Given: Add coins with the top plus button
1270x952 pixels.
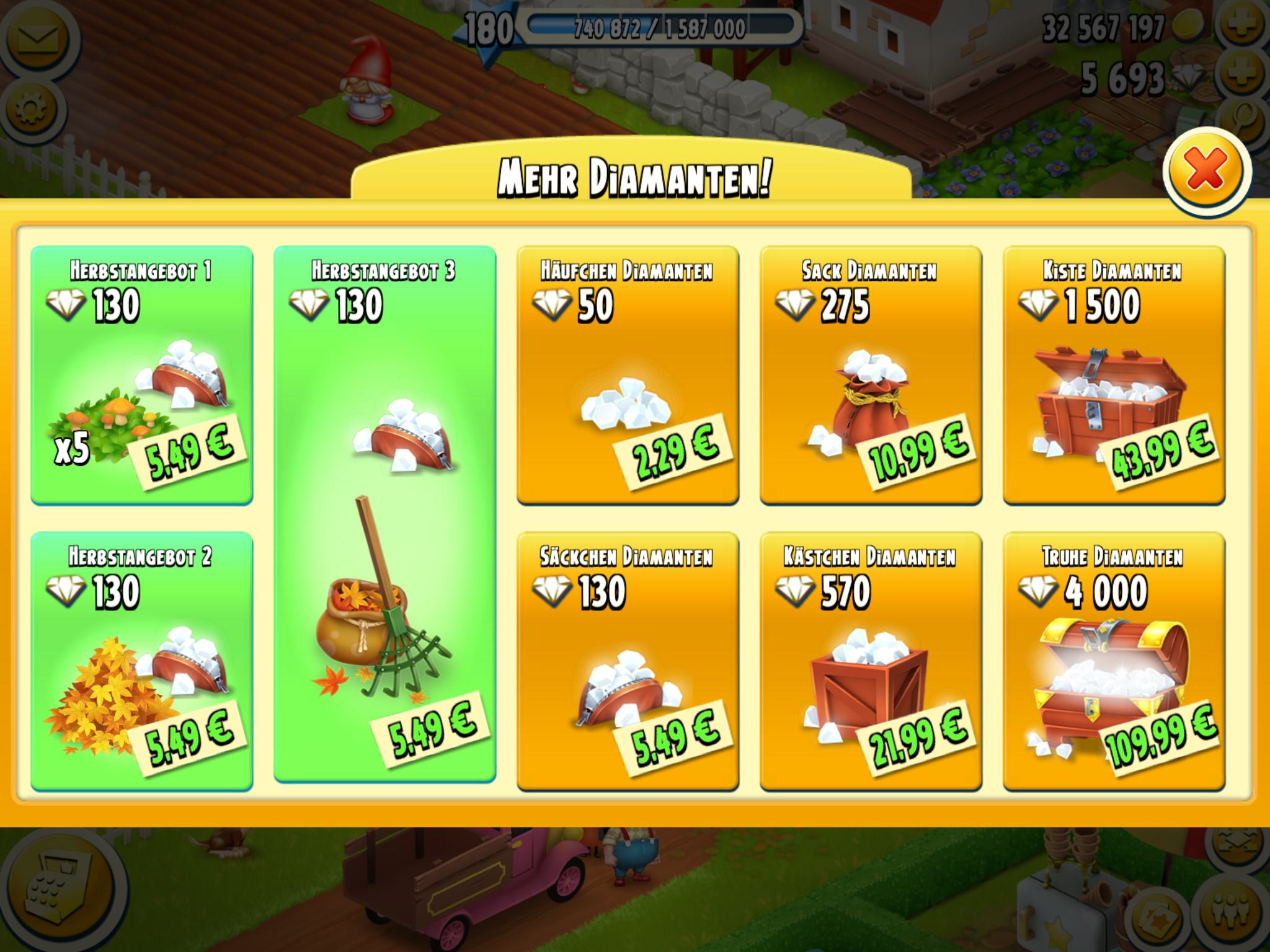Looking at the screenshot, I should [x=1243, y=25].
